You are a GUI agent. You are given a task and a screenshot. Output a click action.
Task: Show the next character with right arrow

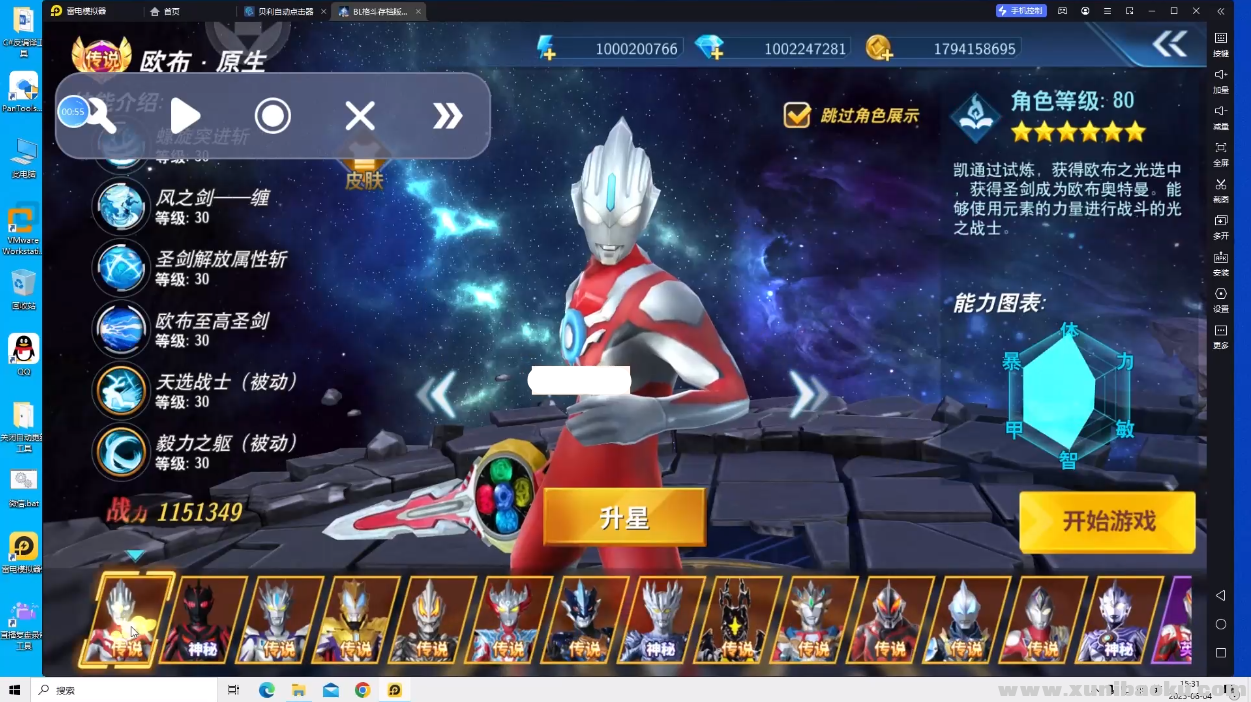[805, 394]
